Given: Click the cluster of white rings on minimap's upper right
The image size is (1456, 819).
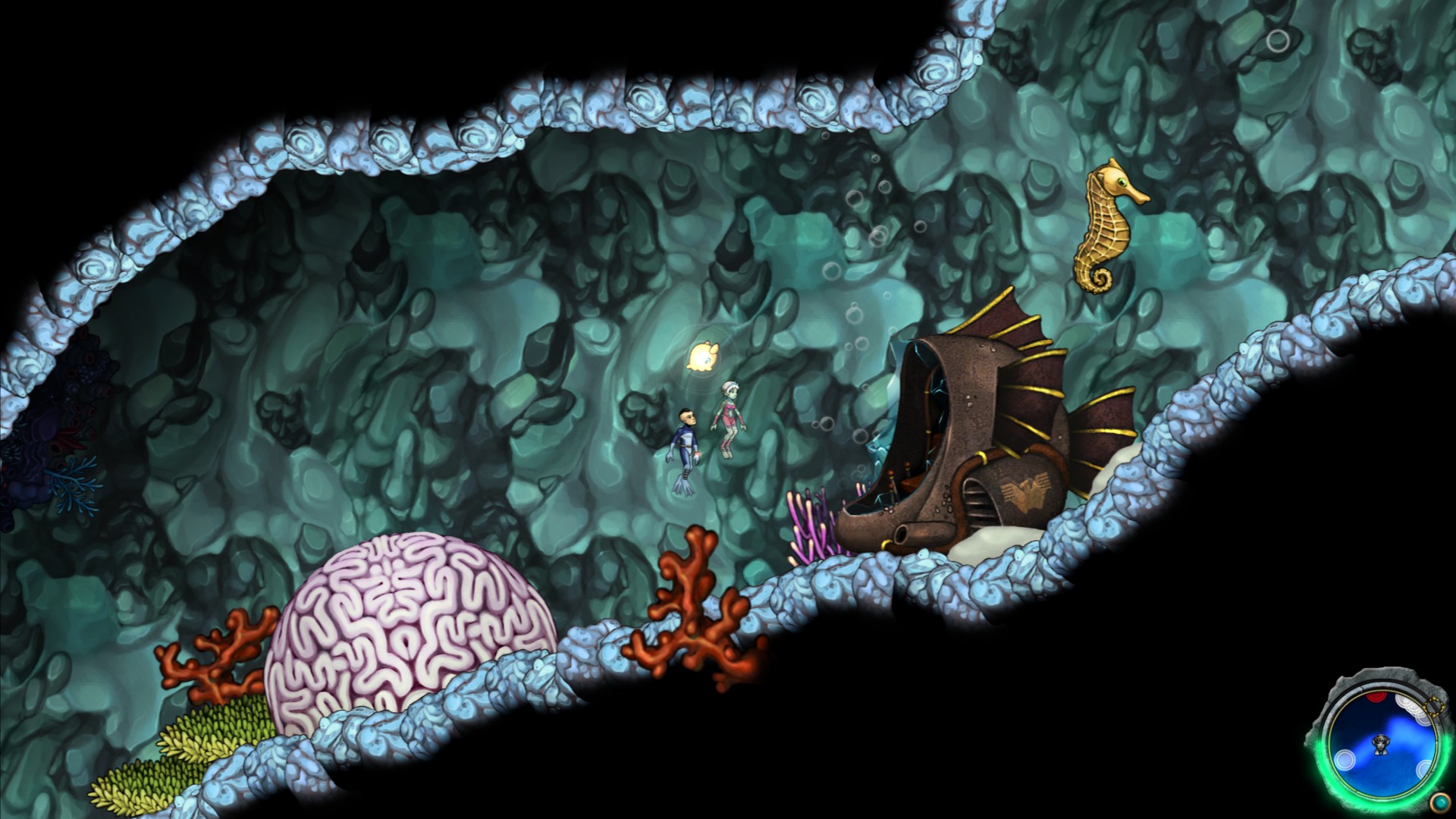Looking at the screenshot, I should coord(1410,709).
